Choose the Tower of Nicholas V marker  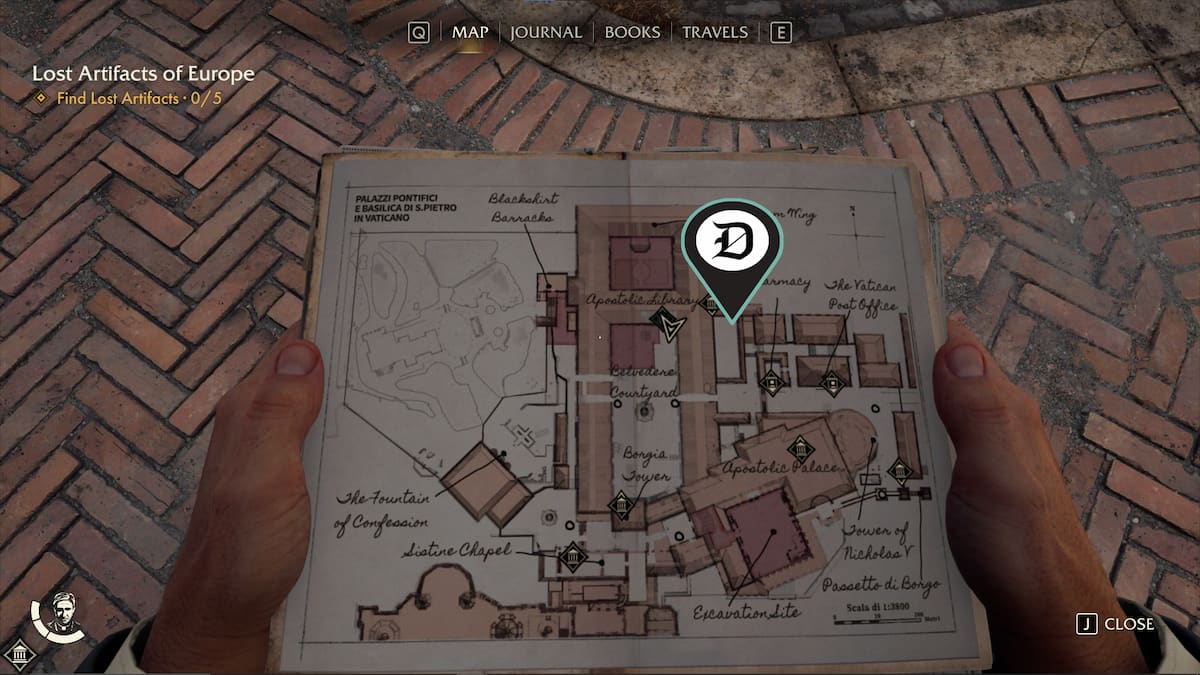[x=900, y=471]
